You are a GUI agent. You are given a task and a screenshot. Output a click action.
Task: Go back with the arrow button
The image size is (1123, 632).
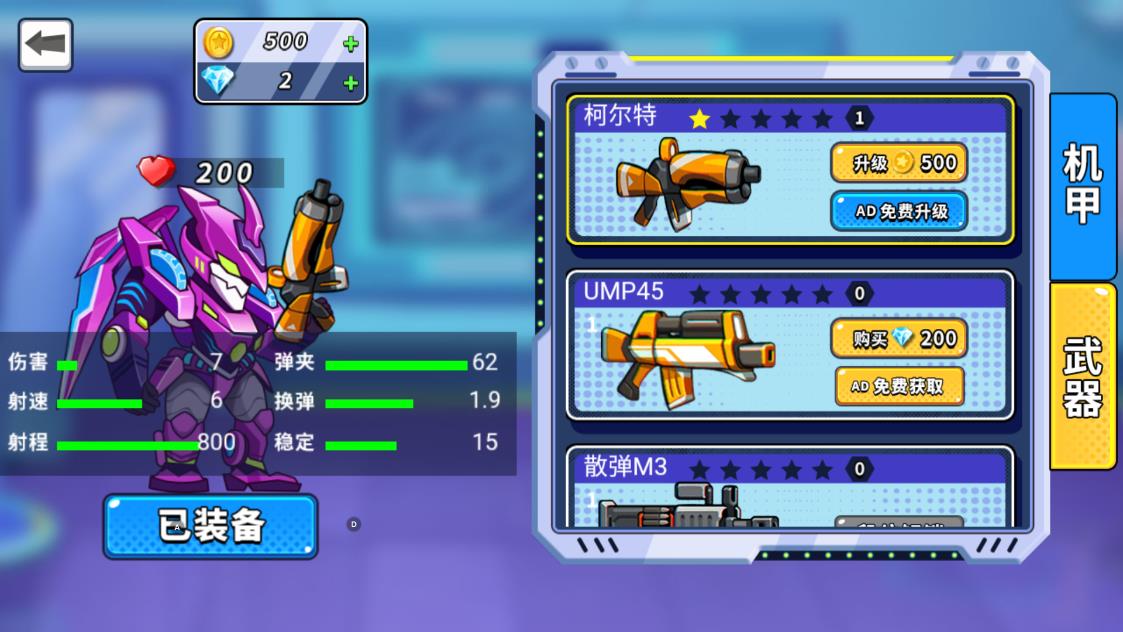pyautogui.click(x=45, y=45)
